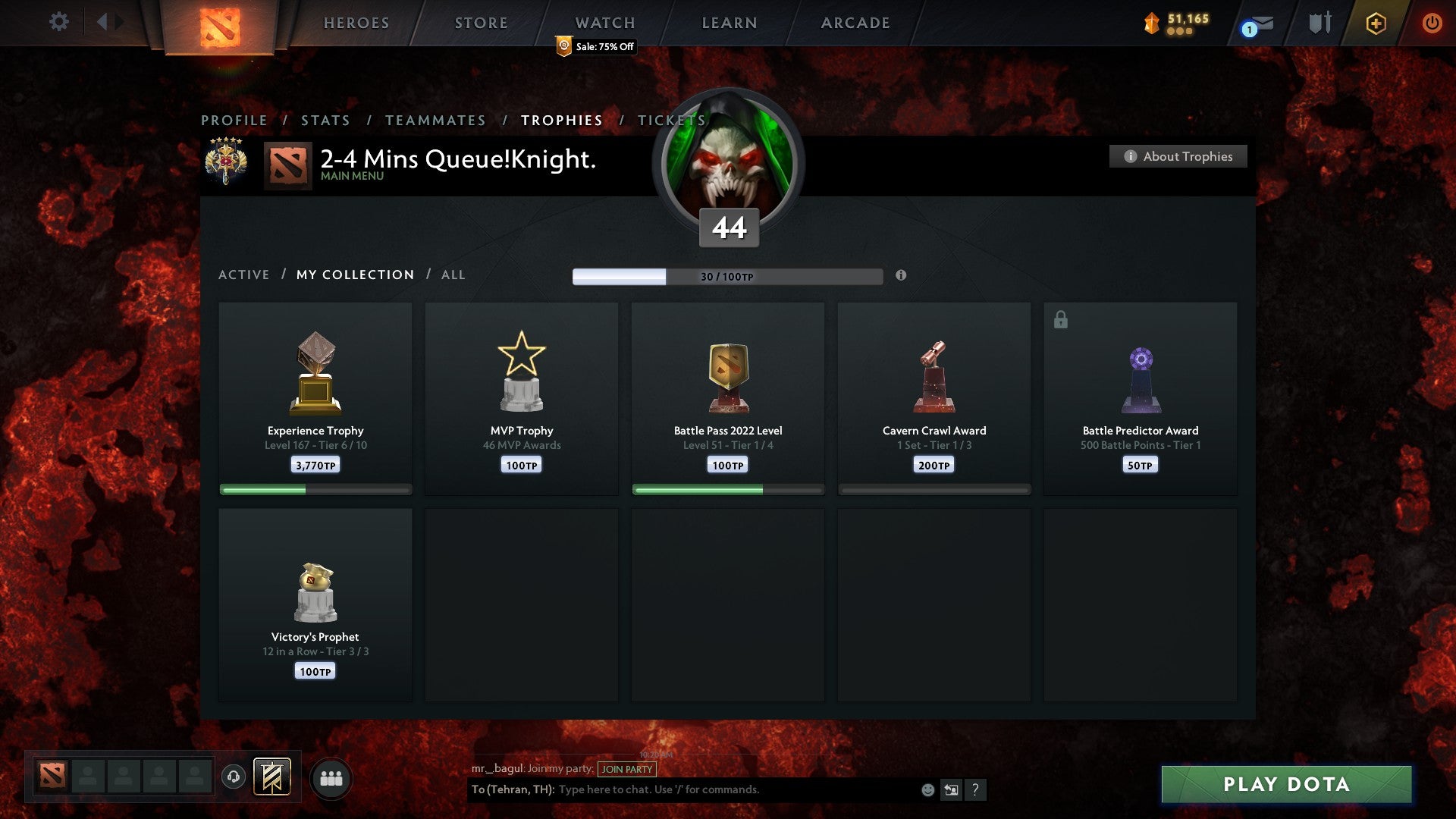Viewport: 1456px width, 819px height.
Task: Open the Battle Pass banner icon
Action: point(271,777)
